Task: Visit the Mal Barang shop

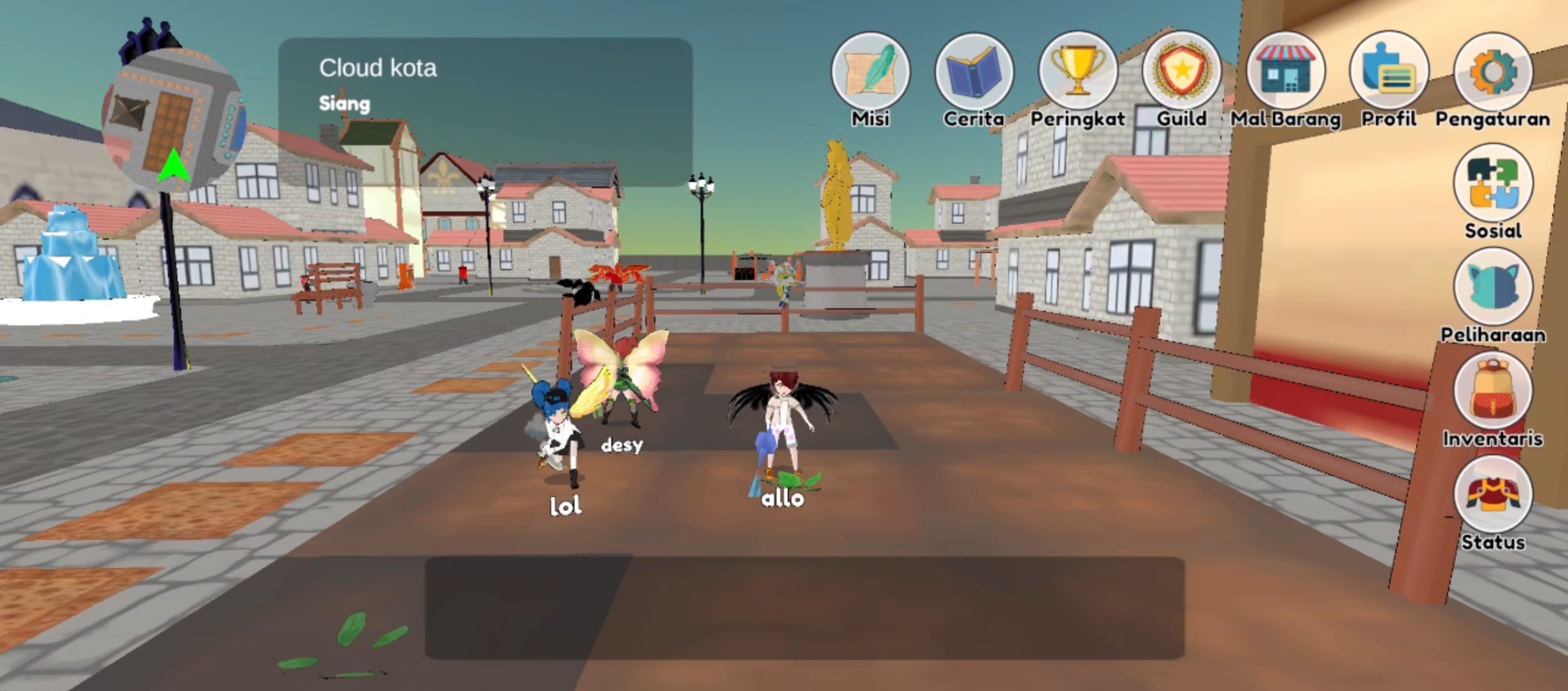Action: [1286, 72]
